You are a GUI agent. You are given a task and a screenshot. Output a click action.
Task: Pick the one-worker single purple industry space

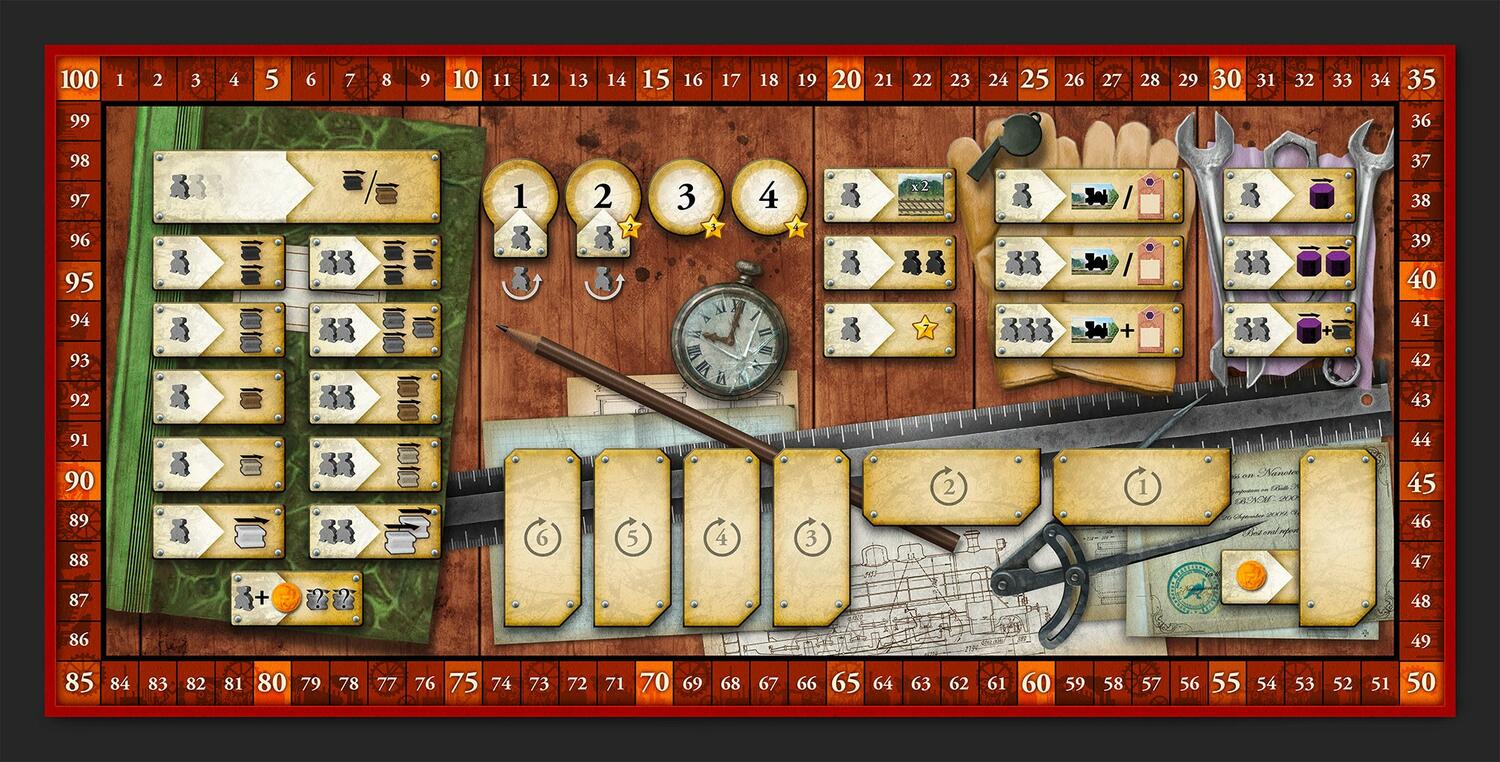(1289, 196)
